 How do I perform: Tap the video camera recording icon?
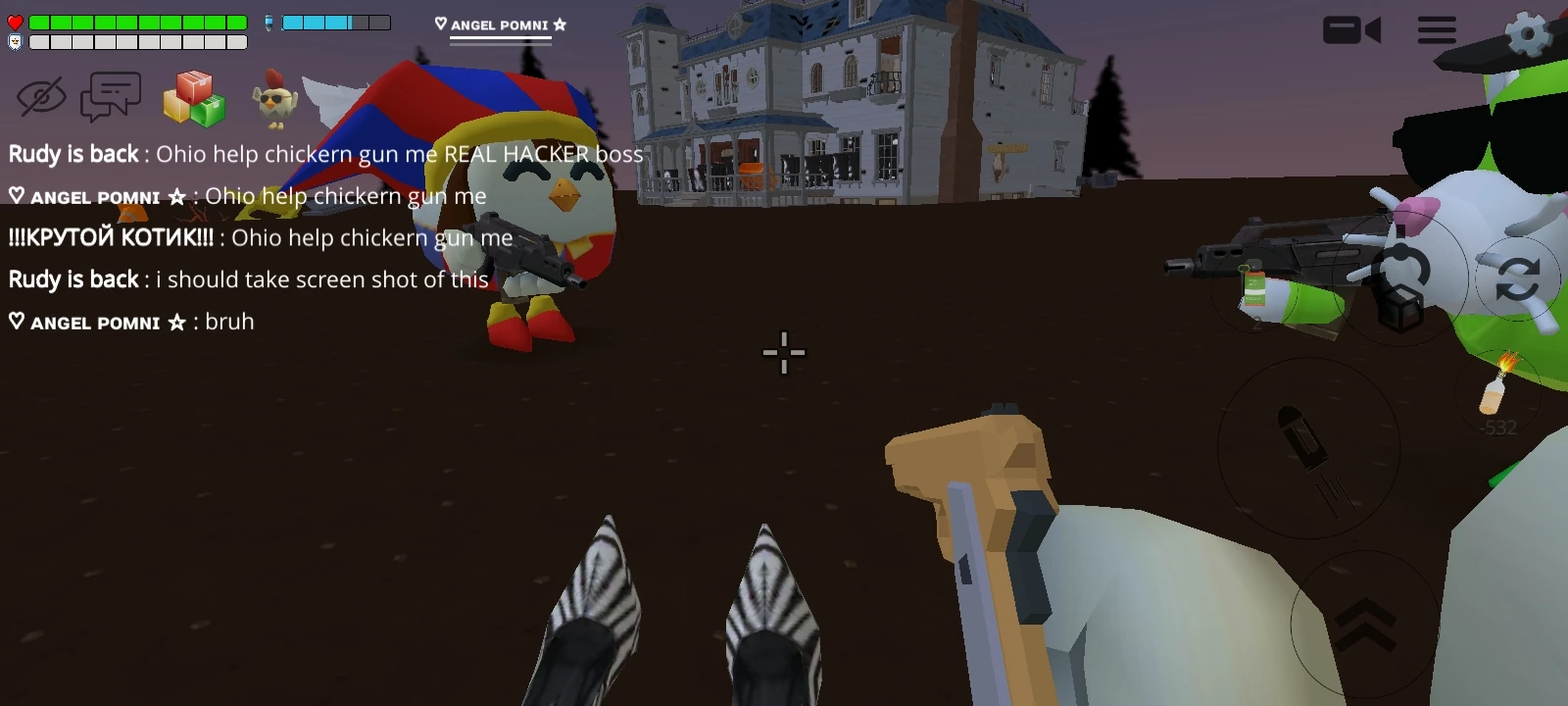click(x=1352, y=30)
